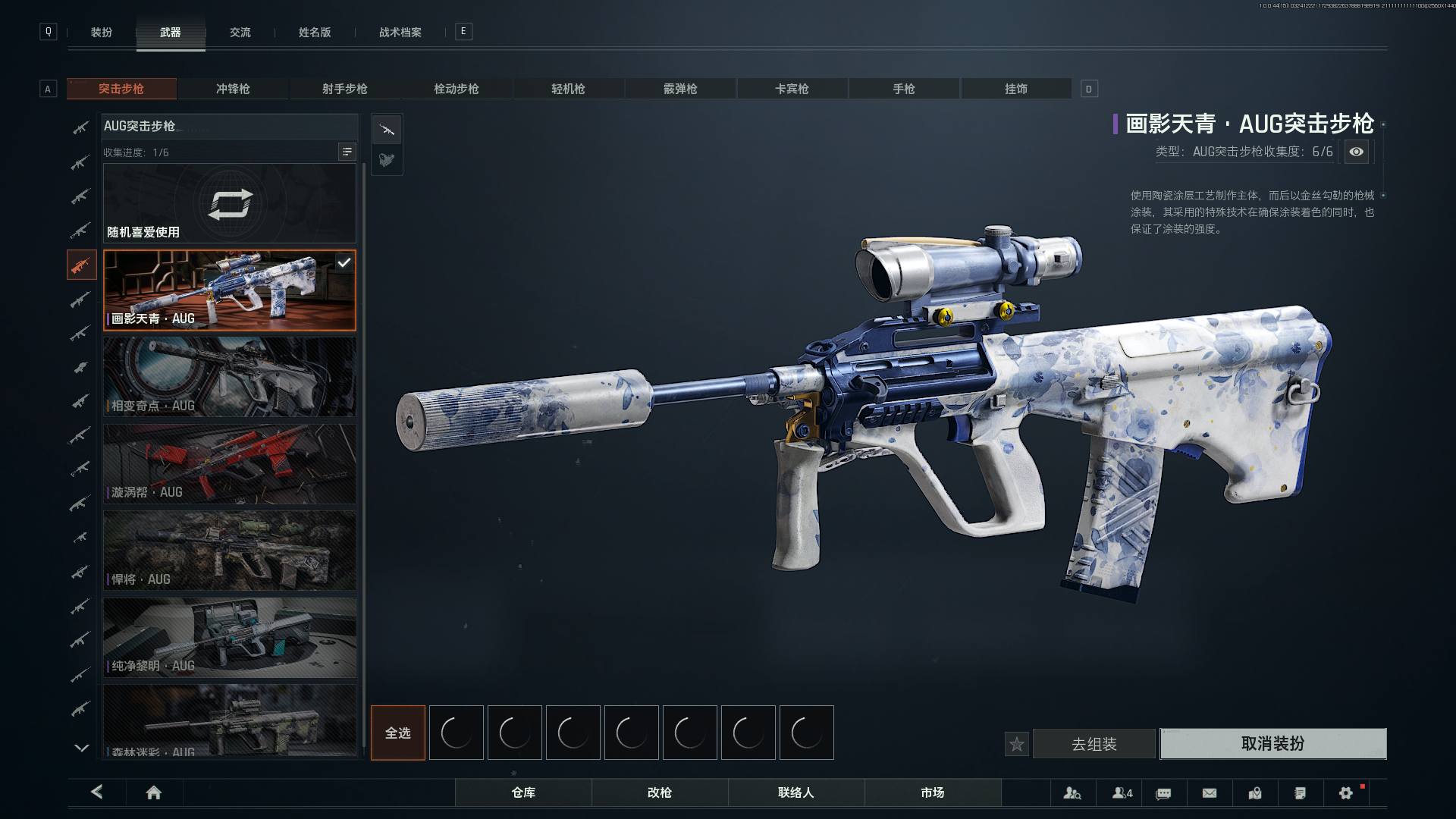
Task: Open the 交流 top tab
Action: pos(240,33)
